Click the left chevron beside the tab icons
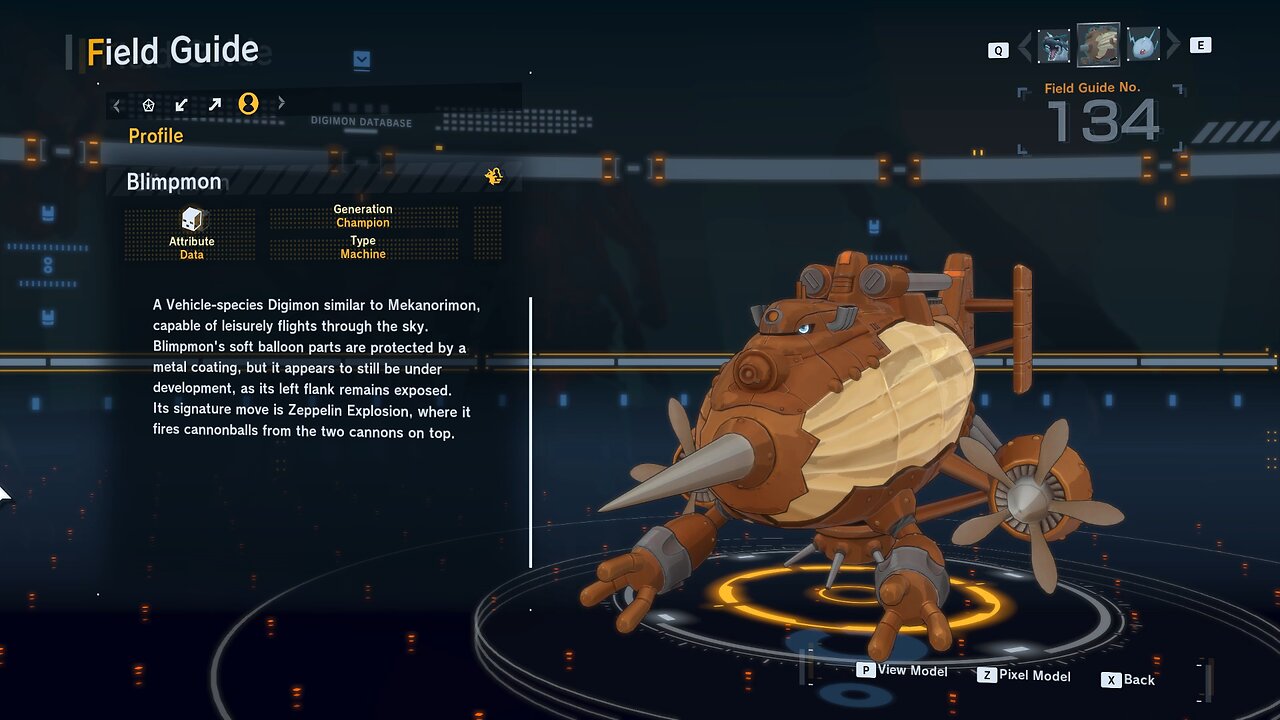The width and height of the screenshot is (1280, 720). tap(117, 104)
